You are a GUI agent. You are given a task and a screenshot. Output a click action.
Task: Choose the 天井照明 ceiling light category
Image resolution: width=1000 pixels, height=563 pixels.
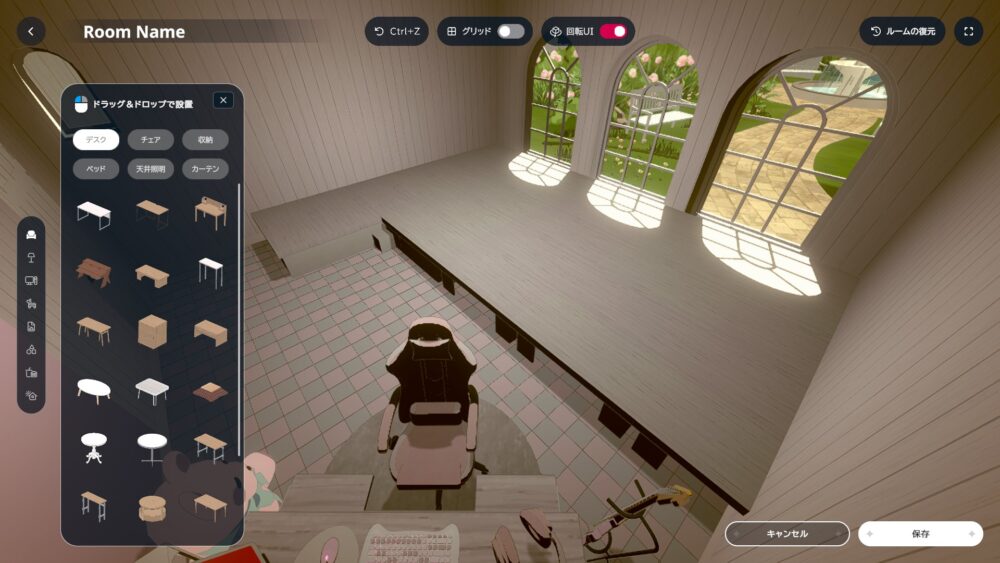pyautogui.click(x=151, y=169)
